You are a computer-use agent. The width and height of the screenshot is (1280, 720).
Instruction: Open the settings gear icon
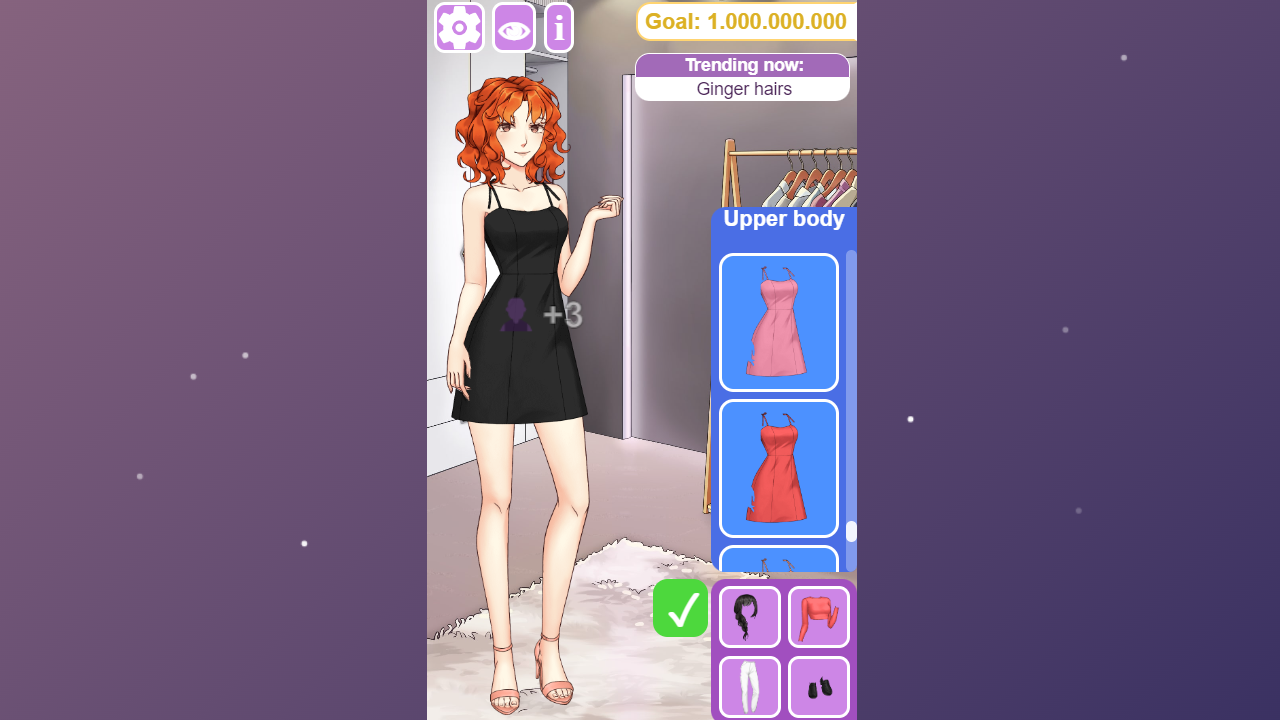coord(458,27)
